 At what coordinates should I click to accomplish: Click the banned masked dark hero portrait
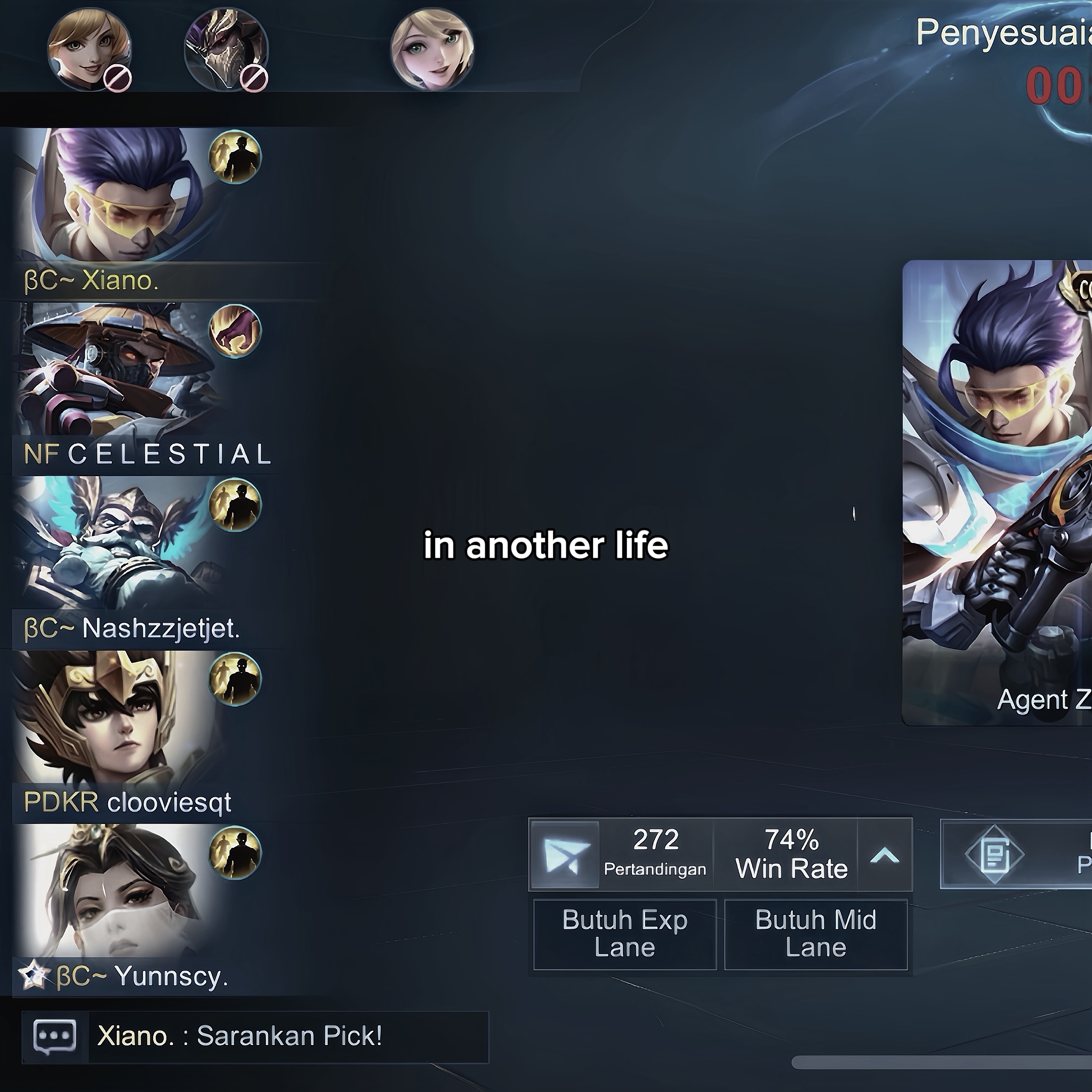[x=225, y=49]
